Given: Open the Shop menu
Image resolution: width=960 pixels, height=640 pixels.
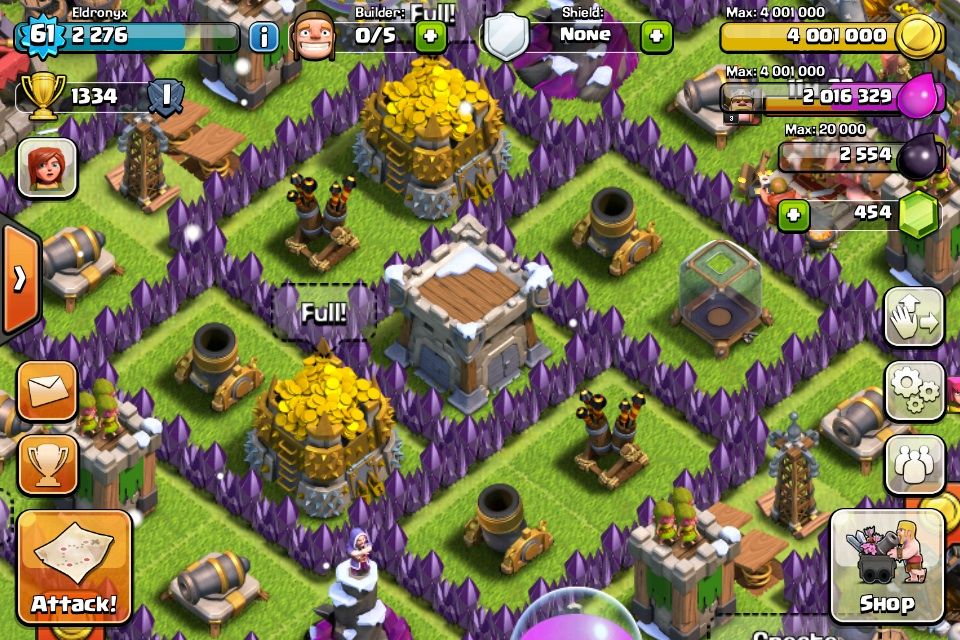Looking at the screenshot, I should [x=887, y=566].
